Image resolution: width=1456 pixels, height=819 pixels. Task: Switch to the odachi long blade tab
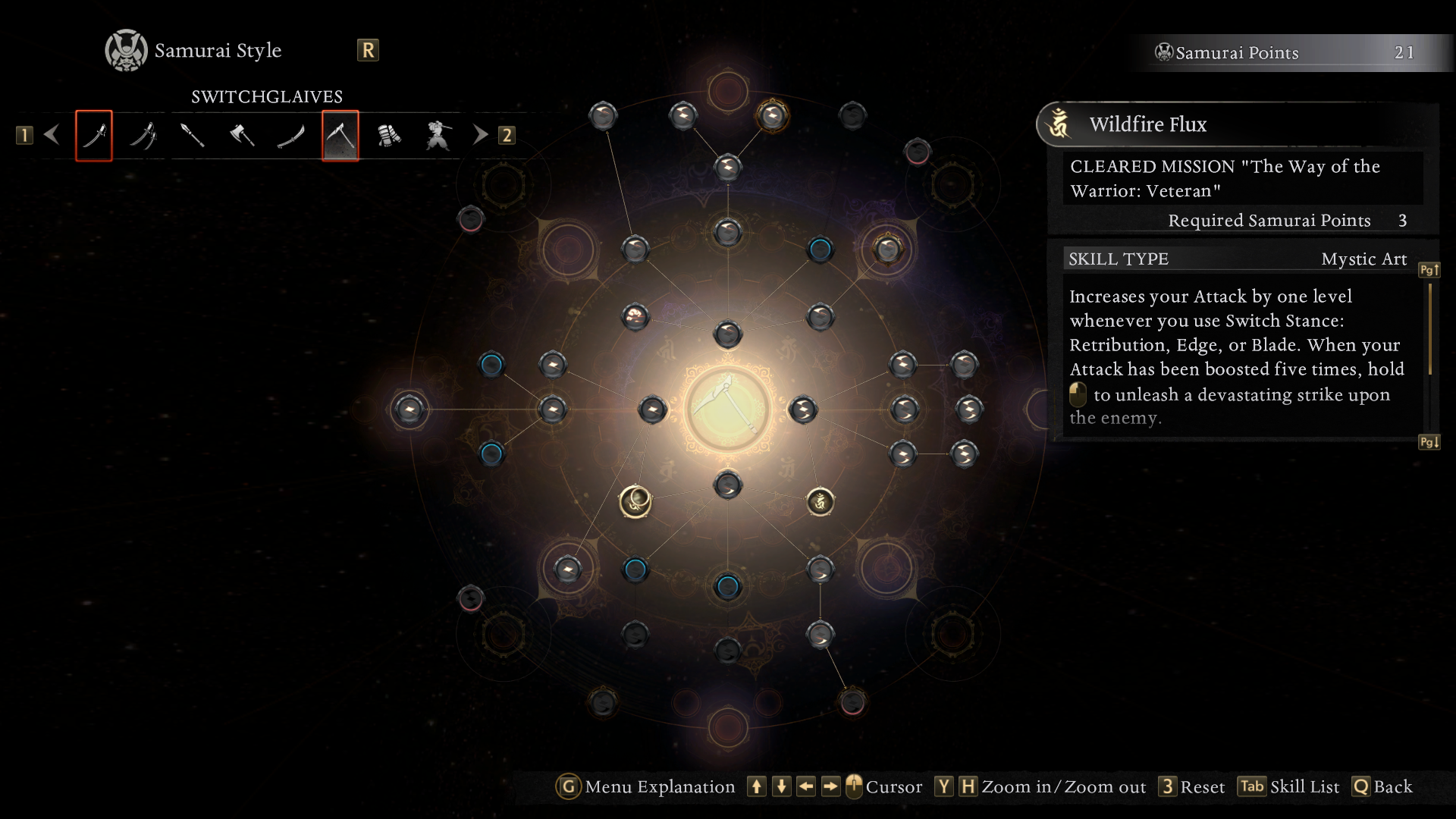[291, 136]
